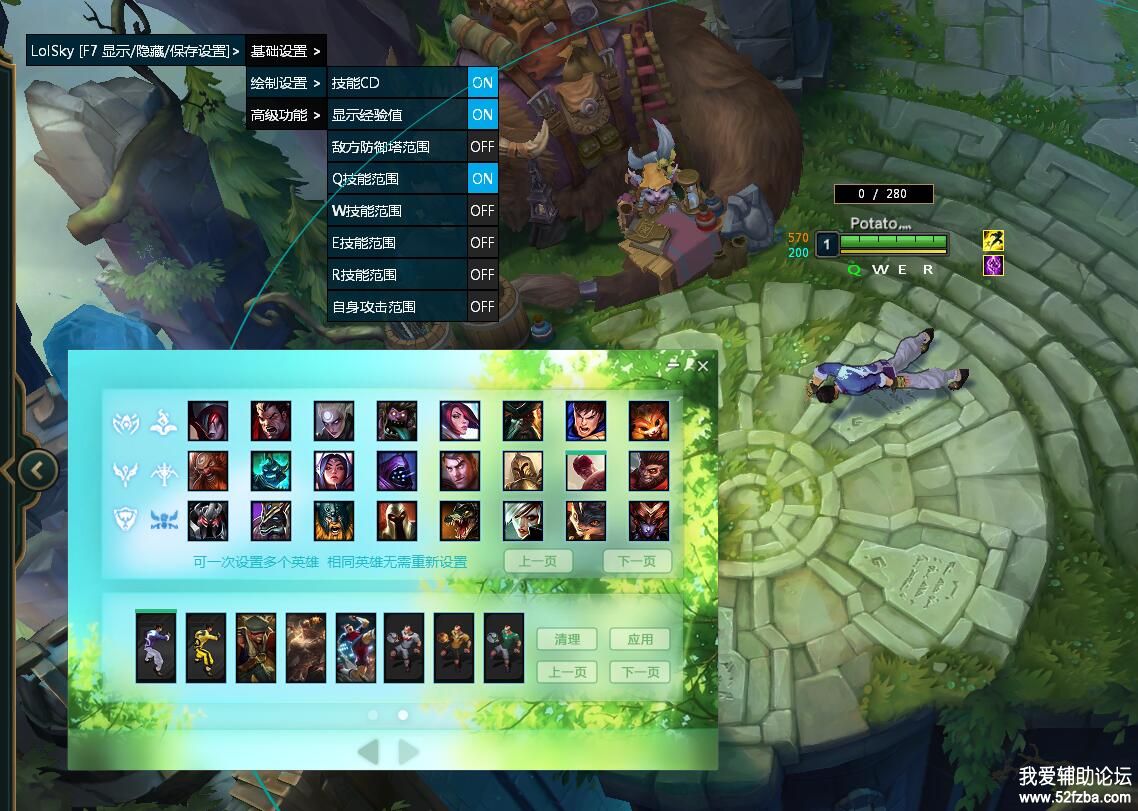Close the champion skin panel
This screenshot has width=1138, height=811.
(x=703, y=366)
